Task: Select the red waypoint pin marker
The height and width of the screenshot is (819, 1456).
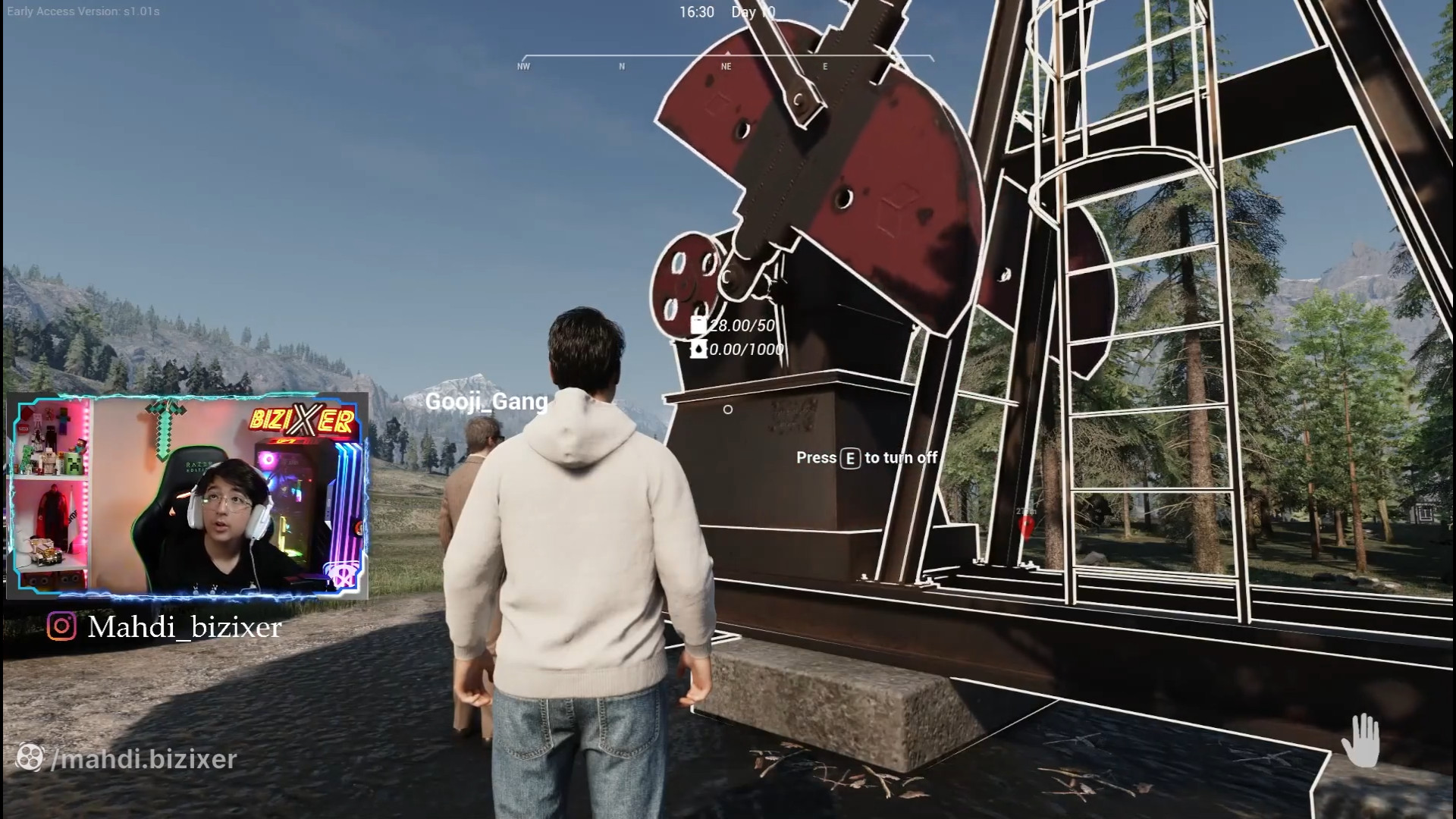Action: (1027, 525)
